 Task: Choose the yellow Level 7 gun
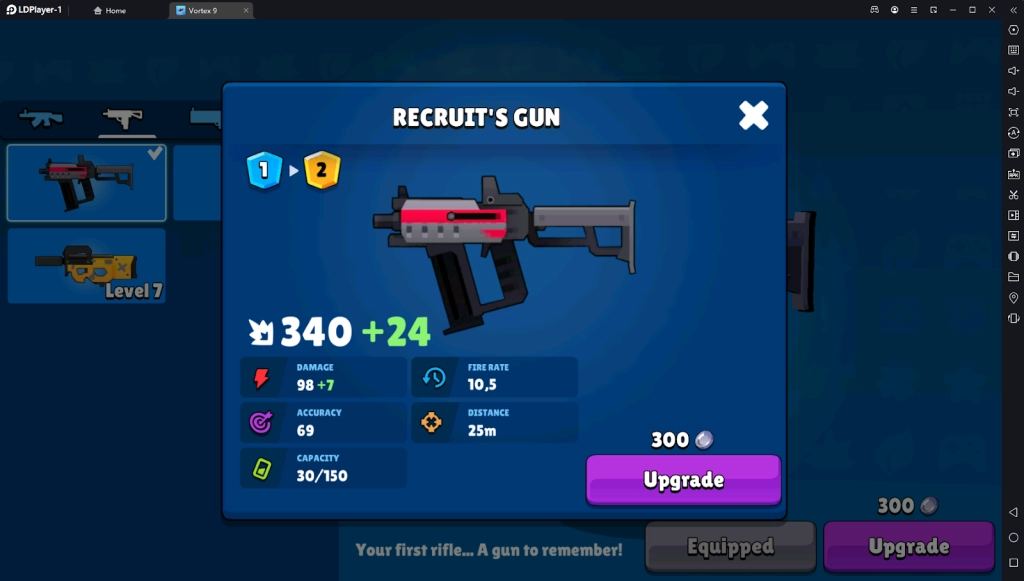pos(87,265)
